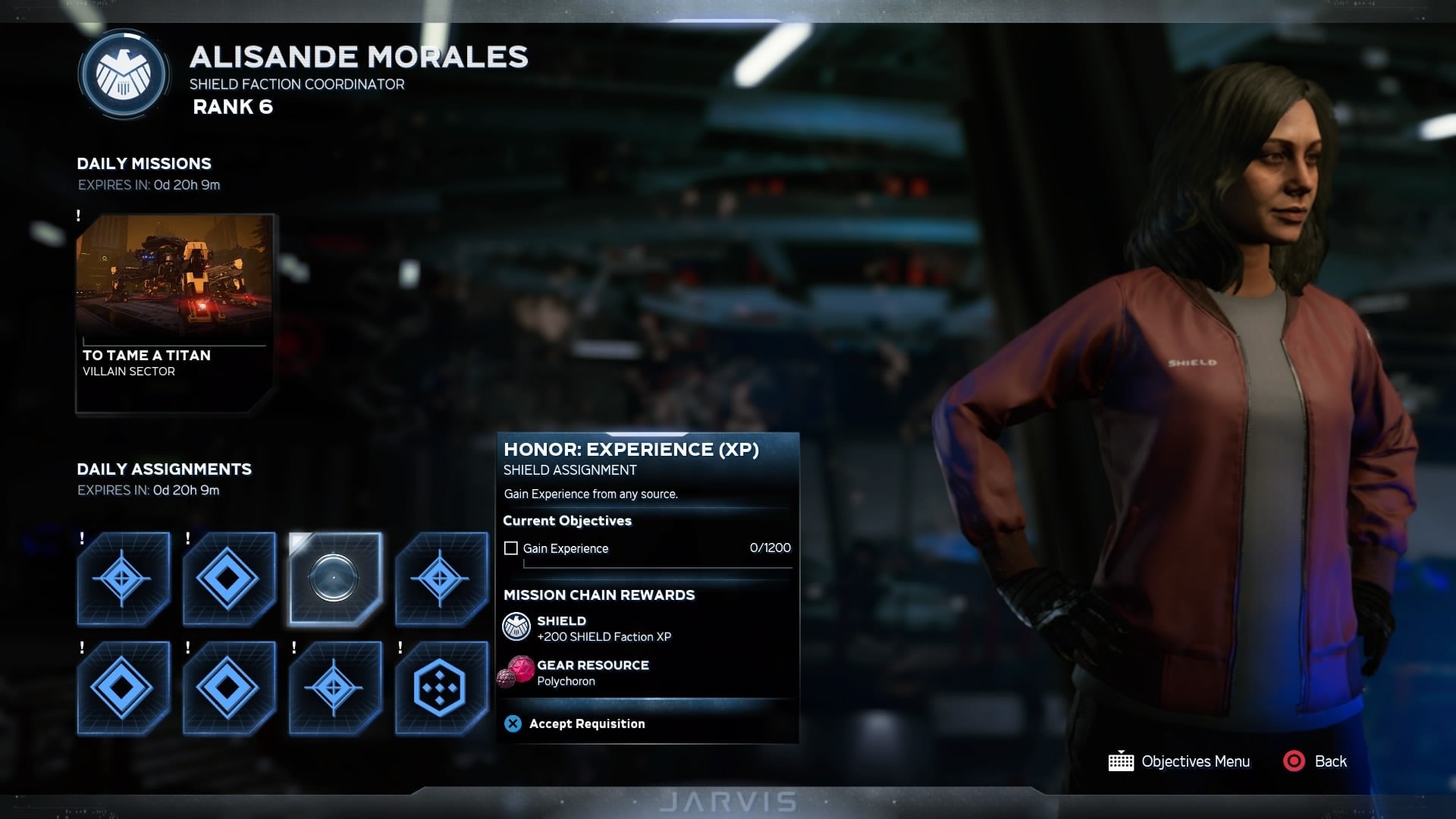
Task: Select the third bottom-row assignment with alert
Action: point(334,686)
